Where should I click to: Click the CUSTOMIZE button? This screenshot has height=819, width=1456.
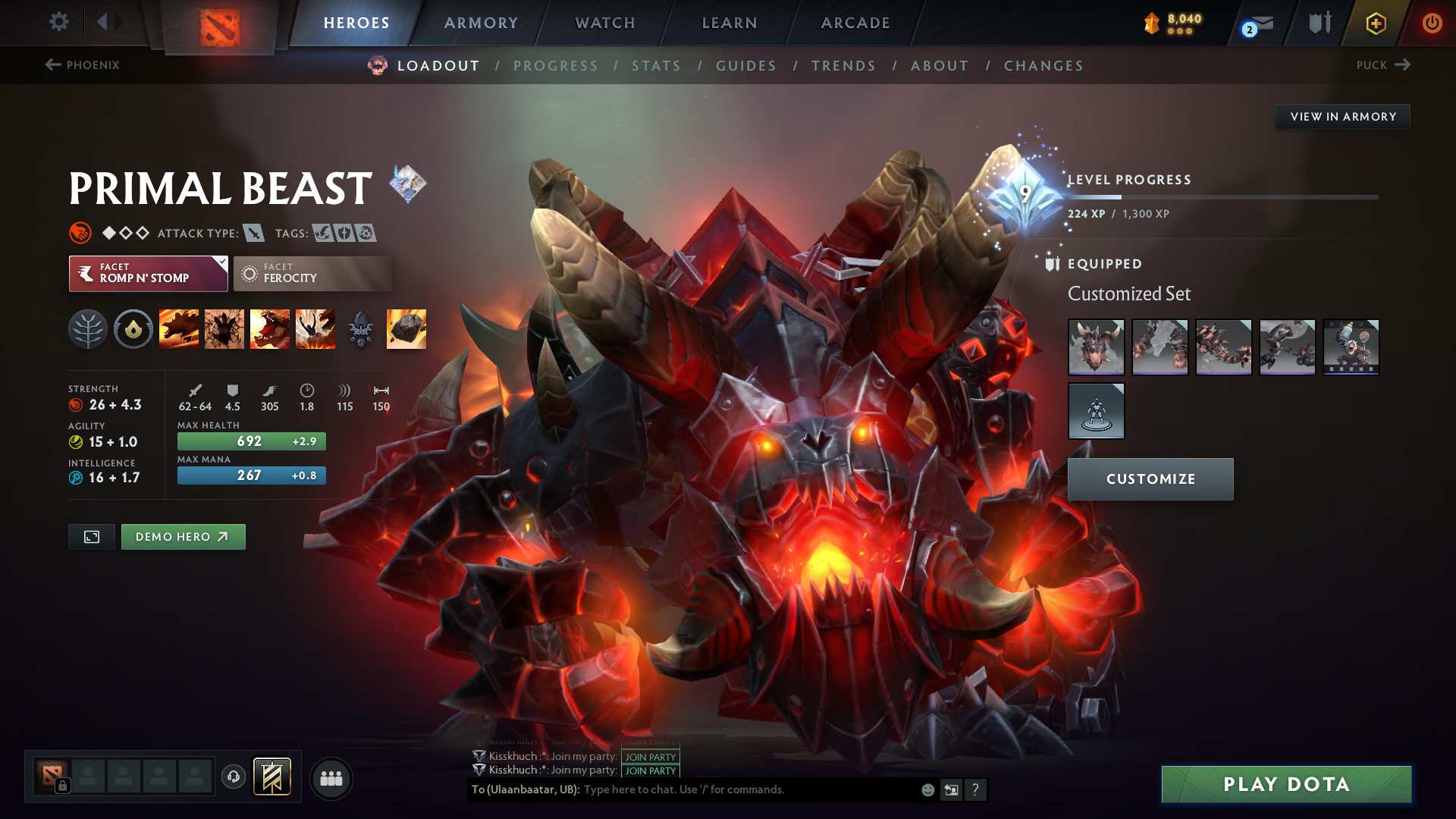[x=1150, y=479]
